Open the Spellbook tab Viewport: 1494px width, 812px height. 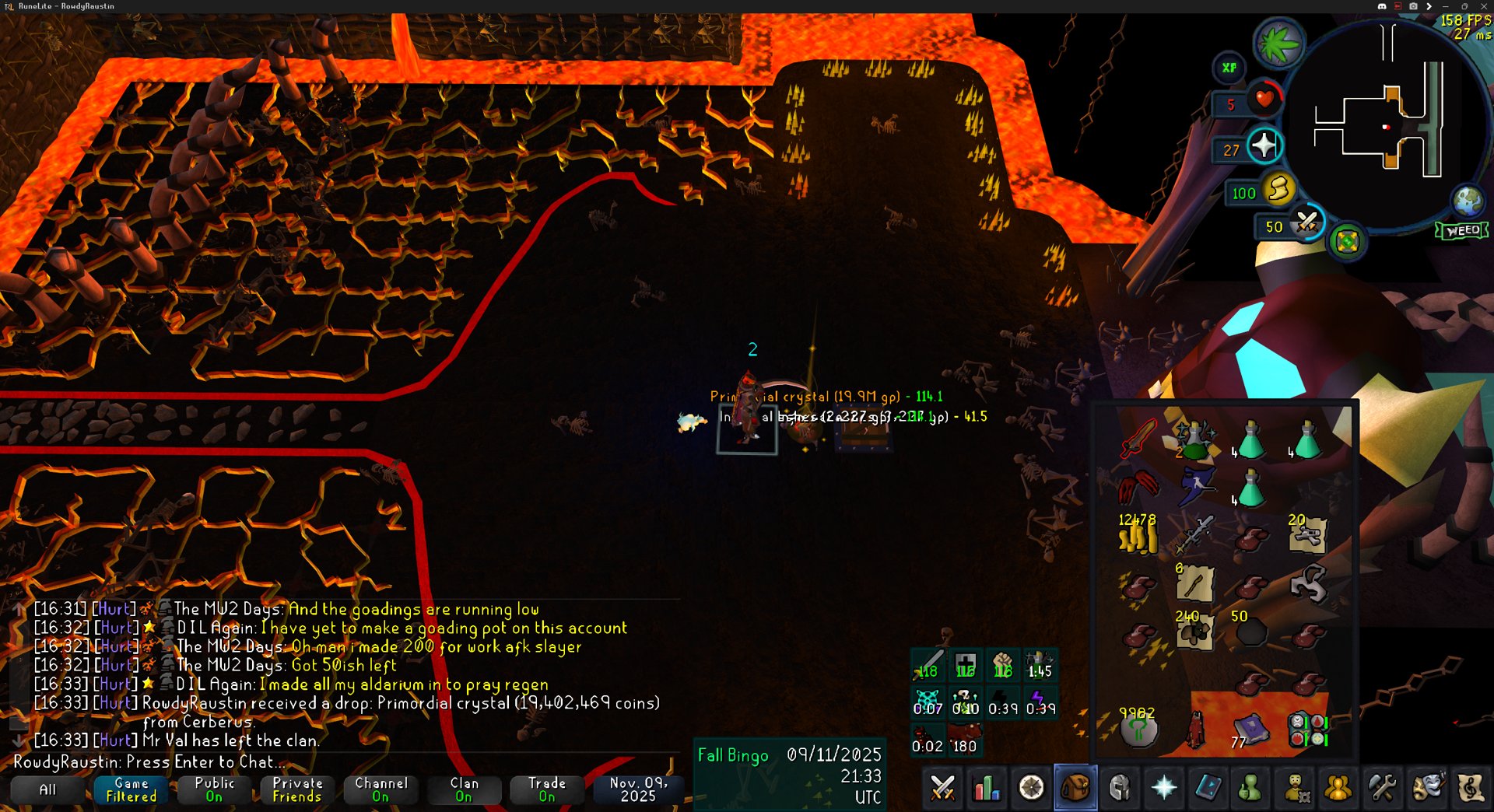[x=1208, y=788]
